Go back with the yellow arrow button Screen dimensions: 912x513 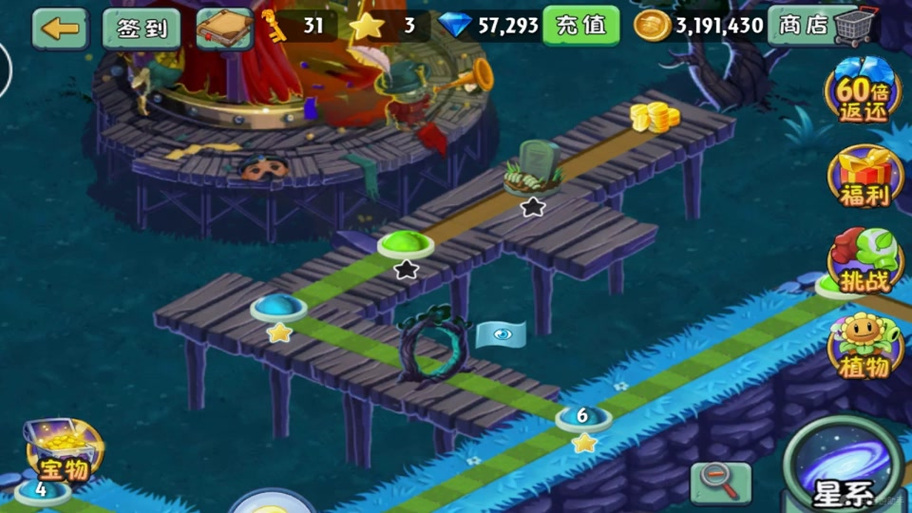pyautogui.click(x=60, y=28)
